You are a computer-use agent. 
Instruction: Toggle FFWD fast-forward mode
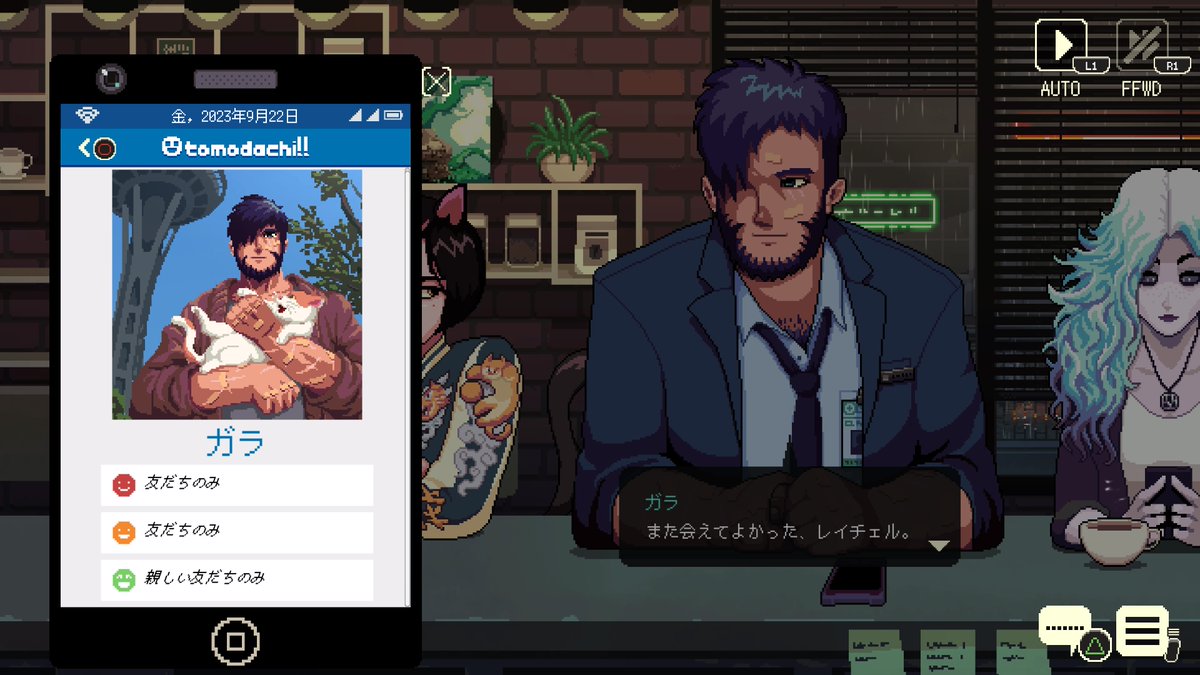[x=1141, y=46]
